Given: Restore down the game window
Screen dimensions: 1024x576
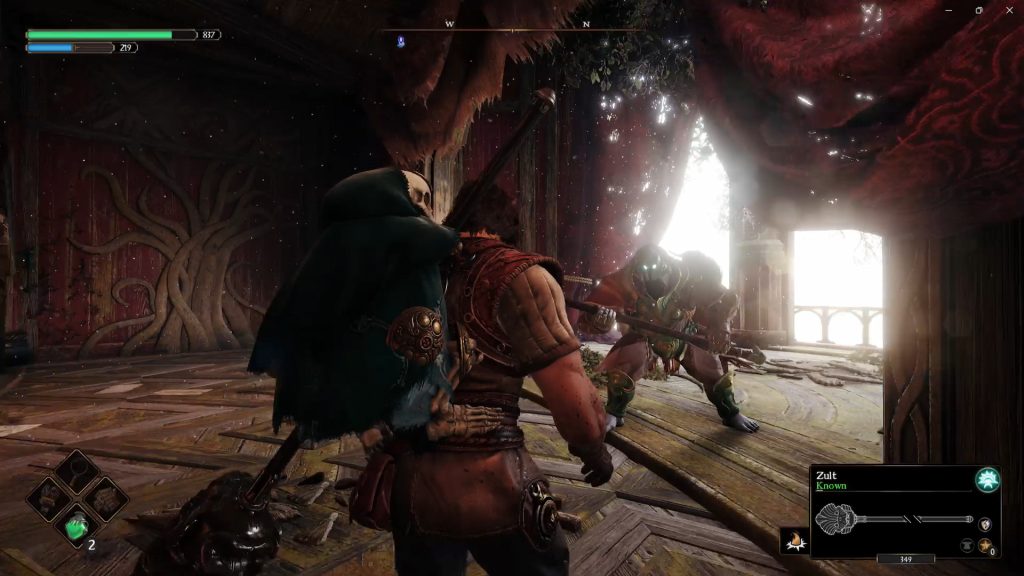Looking at the screenshot, I should (978, 10).
